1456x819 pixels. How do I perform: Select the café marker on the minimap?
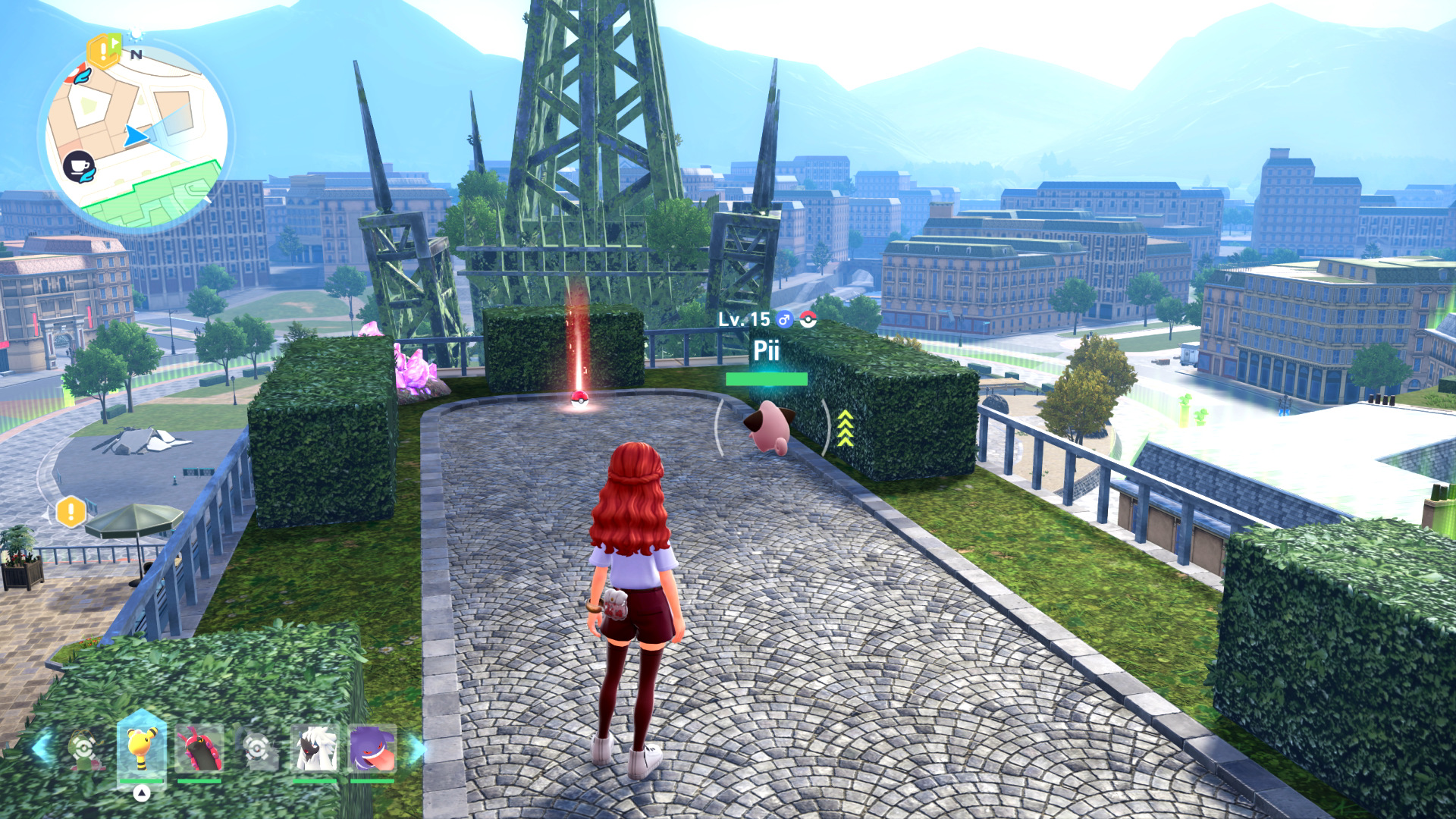click(x=79, y=167)
